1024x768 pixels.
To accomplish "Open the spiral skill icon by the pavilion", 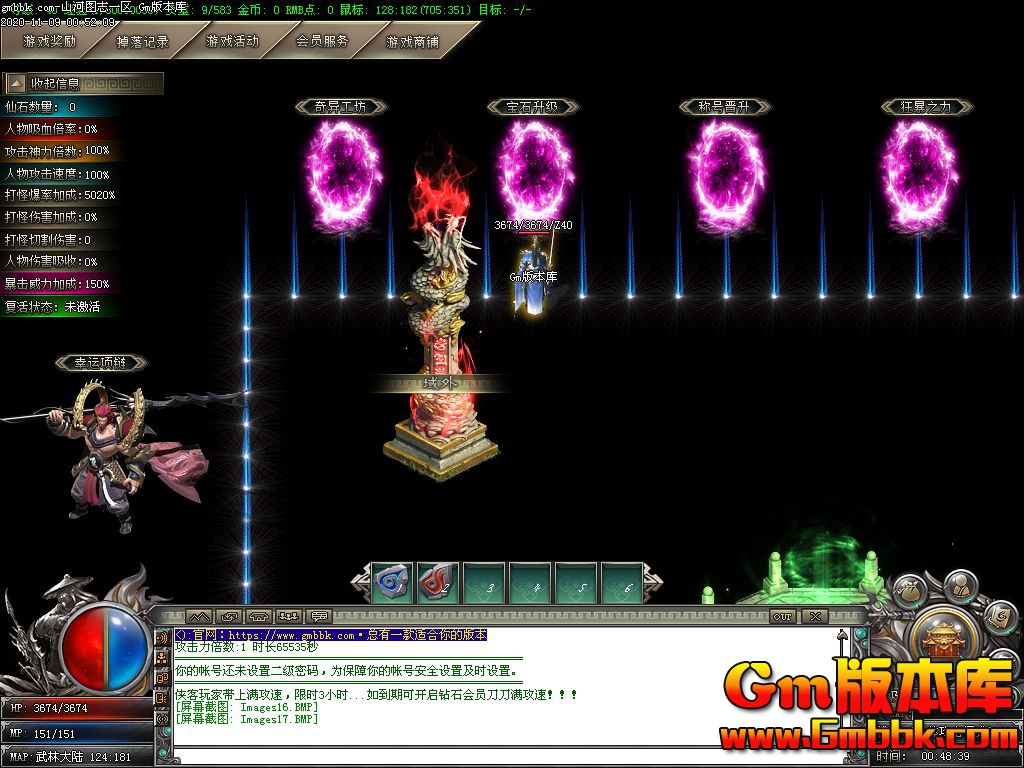I will pos(998,617).
